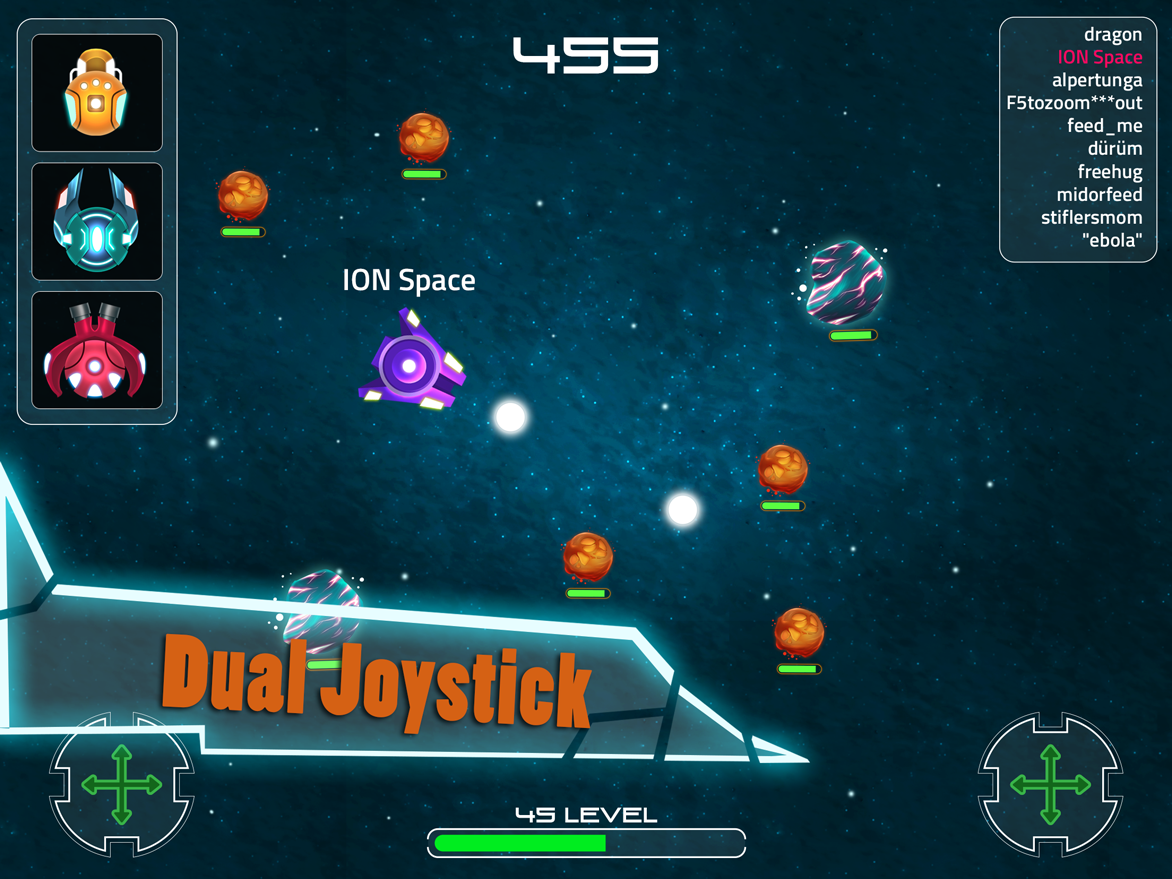This screenshot has height=879, width=1172.
Task: Click feed_me in the leaderboard
Action: tap(1104, 126)
